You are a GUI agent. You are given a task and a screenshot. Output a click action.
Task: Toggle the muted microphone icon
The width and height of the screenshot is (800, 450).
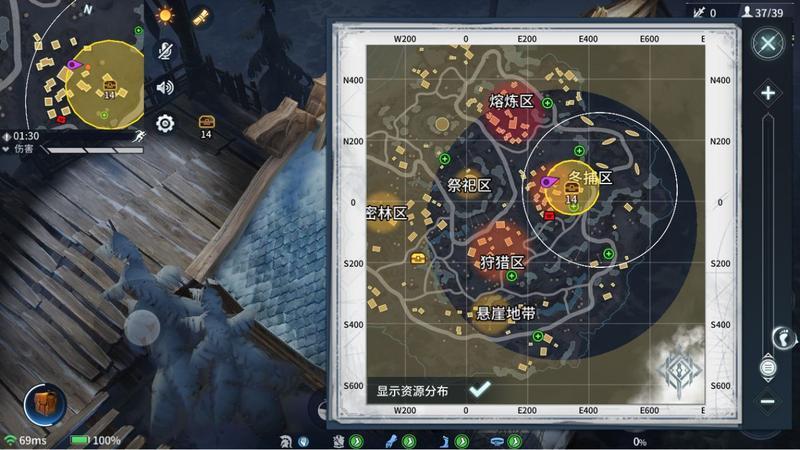165,51
